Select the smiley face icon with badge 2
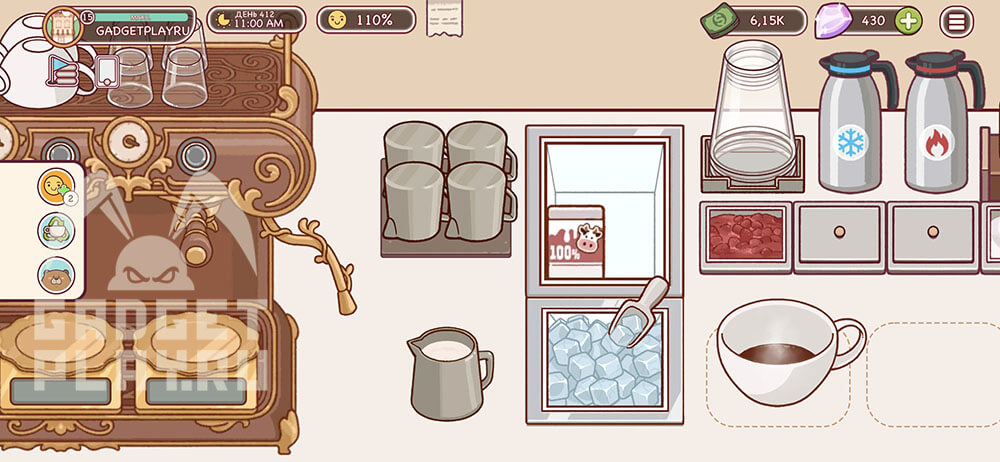This screenshot has height=462, width=1000. (55, 185)
